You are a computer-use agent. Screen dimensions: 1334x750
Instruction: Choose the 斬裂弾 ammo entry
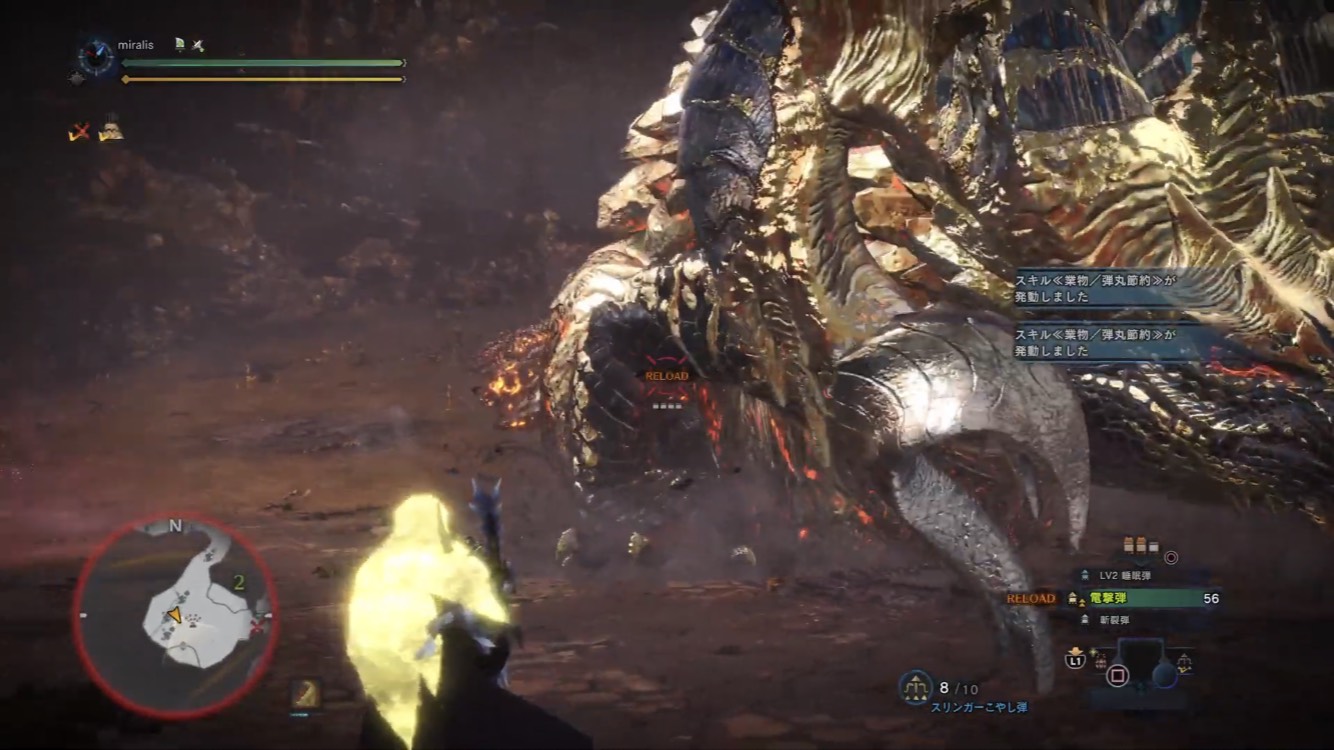tap(1111, 620)
